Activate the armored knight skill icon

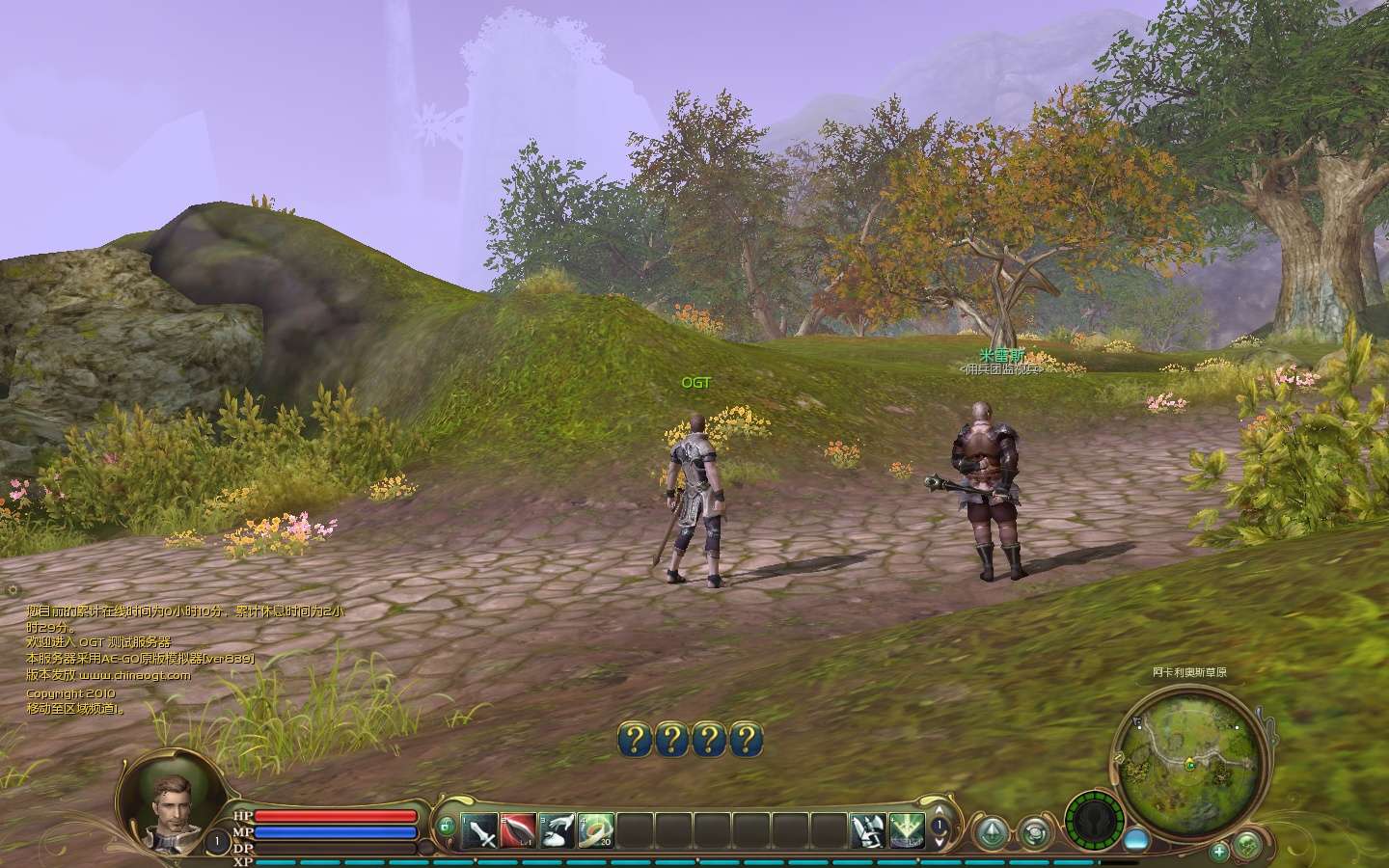868,829
